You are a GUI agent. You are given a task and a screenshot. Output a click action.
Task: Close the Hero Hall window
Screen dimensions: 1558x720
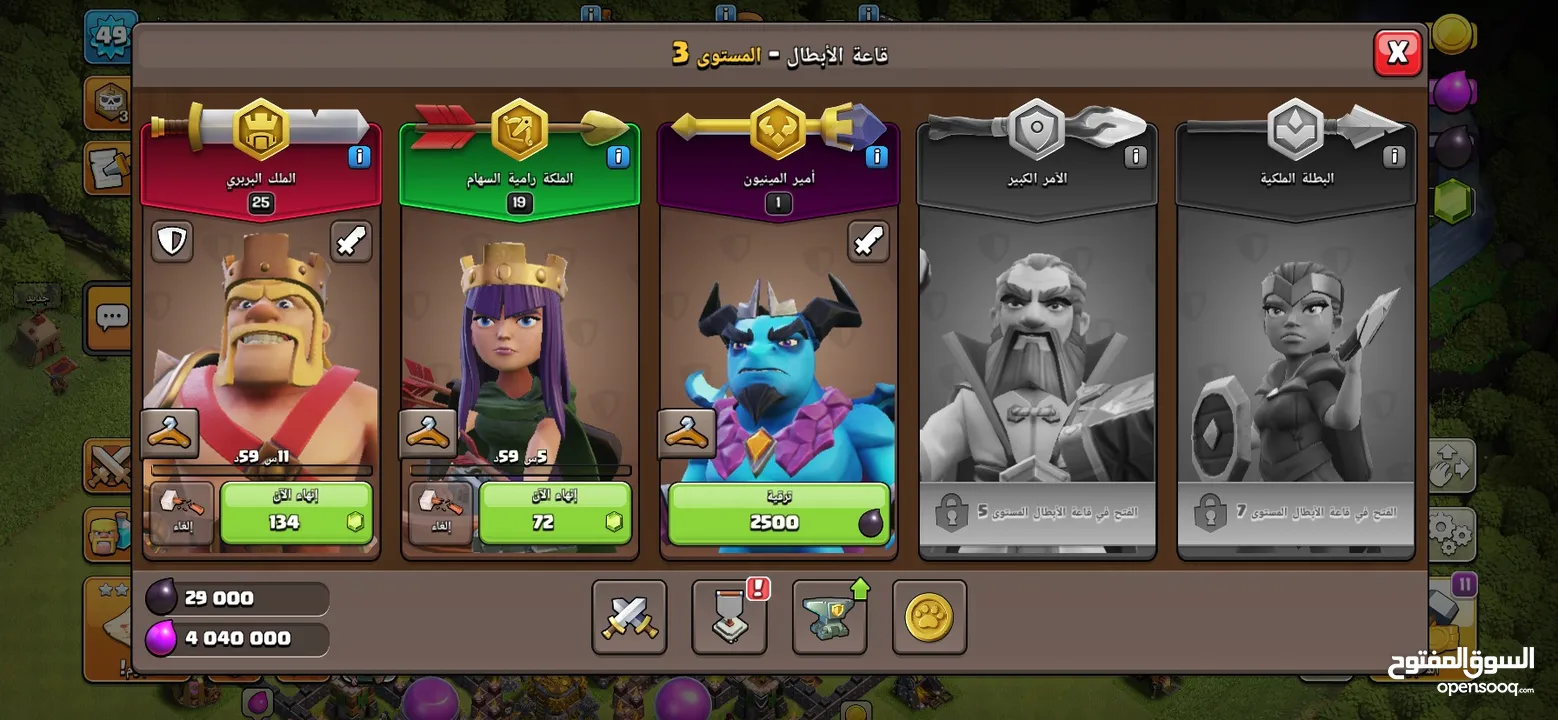1397,53
